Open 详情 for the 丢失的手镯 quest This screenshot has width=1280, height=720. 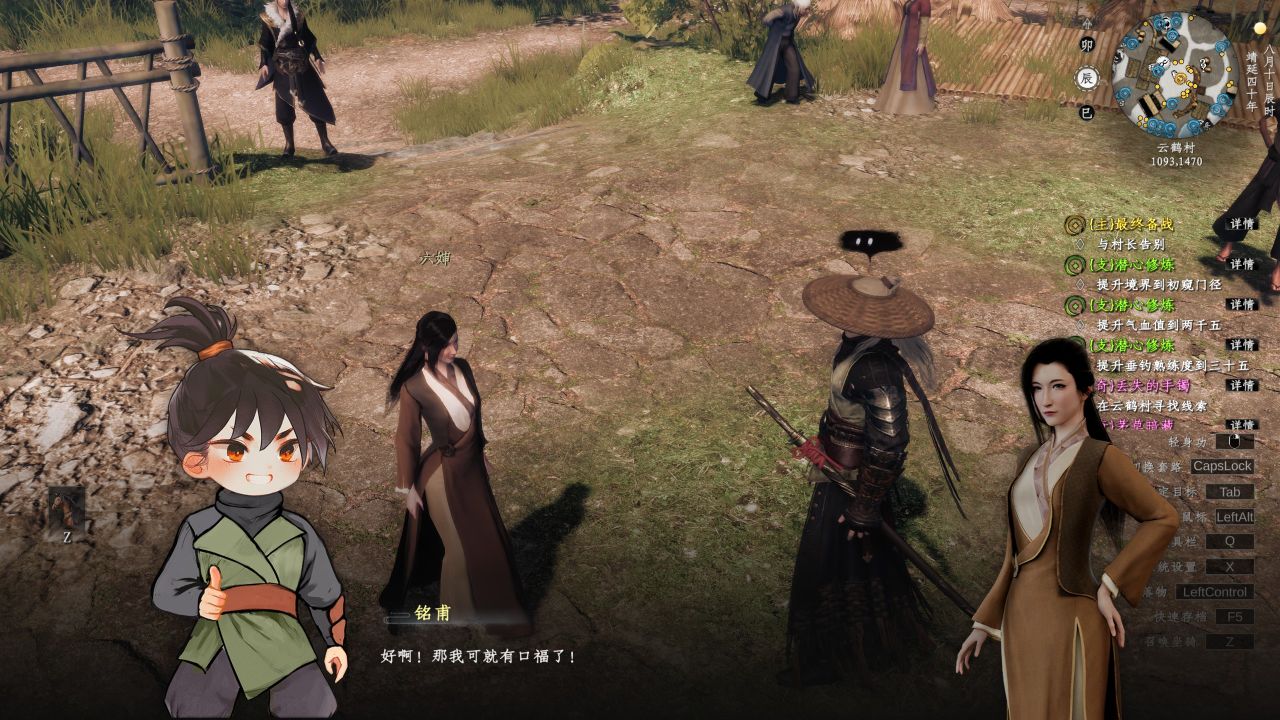pyautogui.click(x=1242, y=386)
